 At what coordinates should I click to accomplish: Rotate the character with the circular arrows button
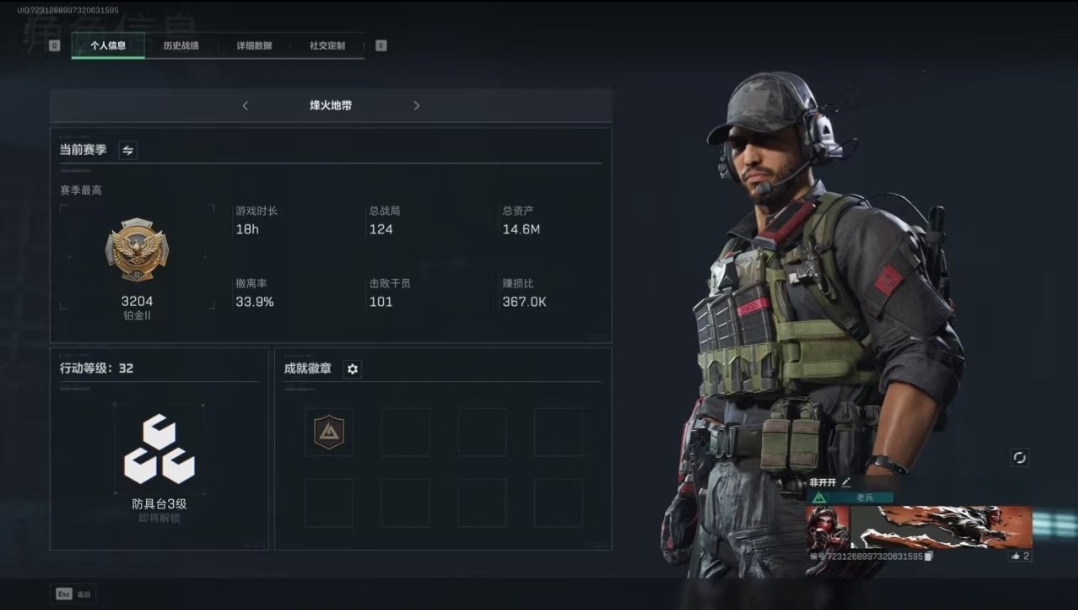1019,457
